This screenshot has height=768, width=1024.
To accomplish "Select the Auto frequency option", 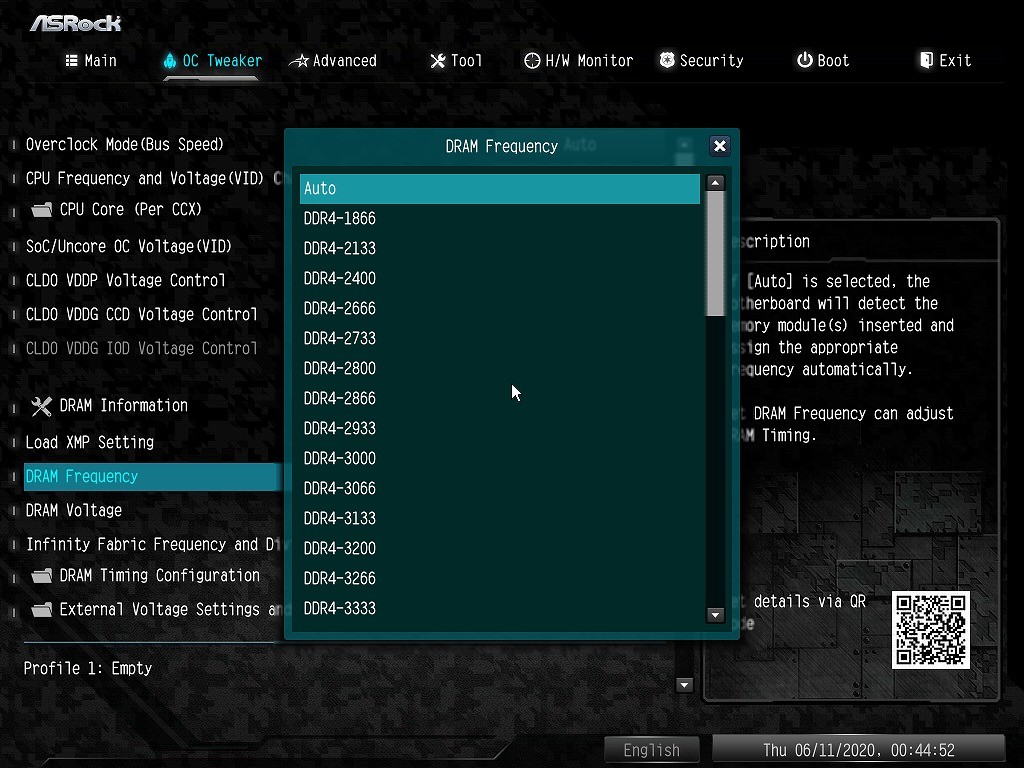I will pos(499,189).
